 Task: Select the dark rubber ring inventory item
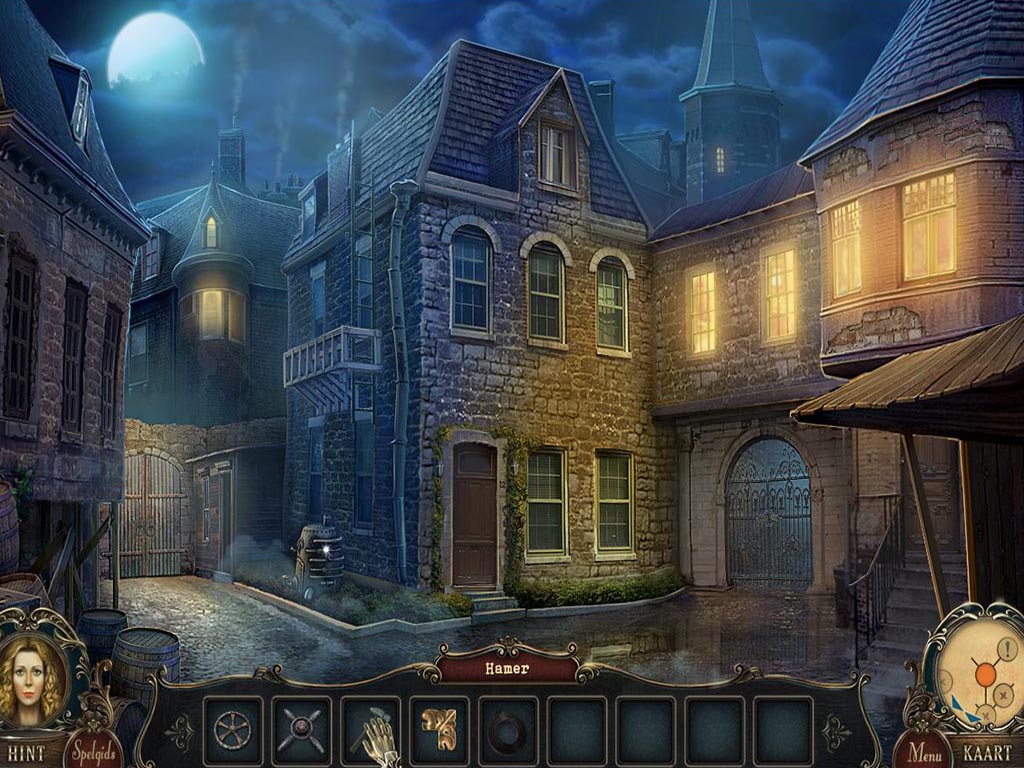pos(508,731)
